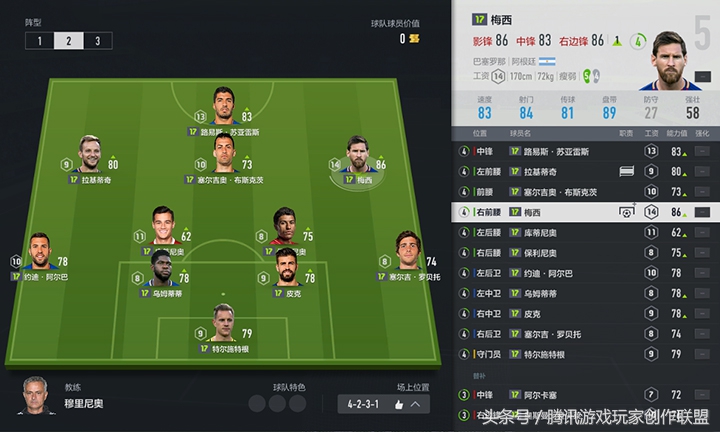Switch to formation preset 1
The width and height of the screenshot is (720, 432).
[x=39, y=41]
